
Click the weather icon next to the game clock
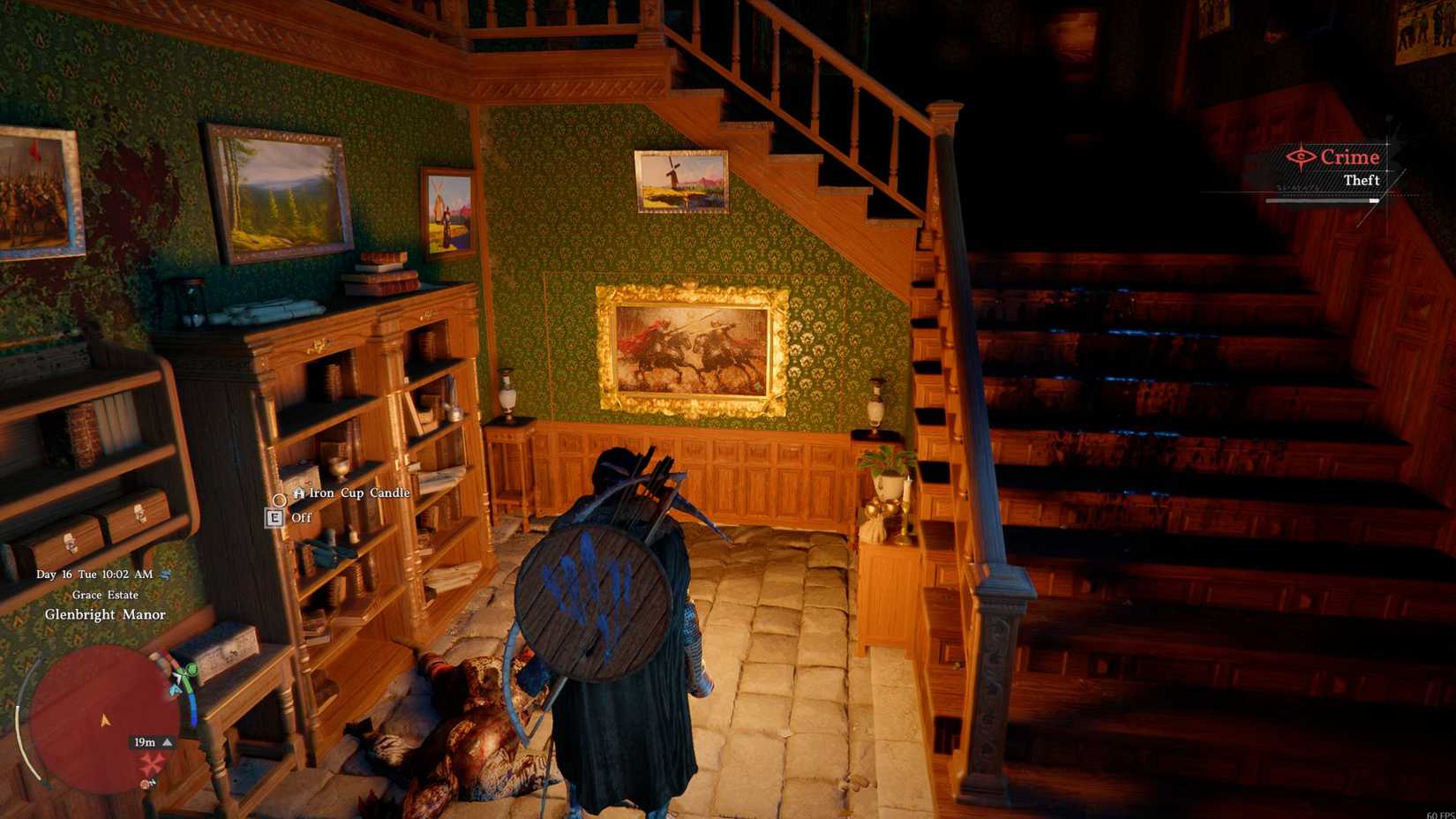[x=166, y=575]
